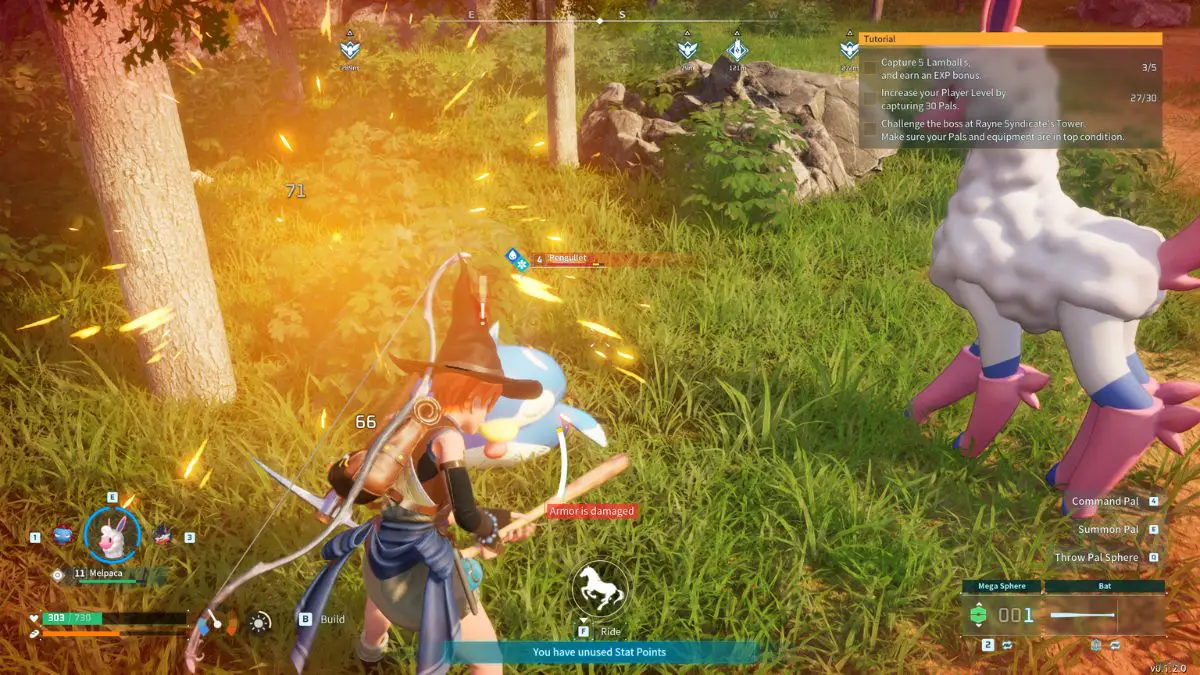Click the Armor is damaged warning
1200x675 pixels.
click(591, 511)
